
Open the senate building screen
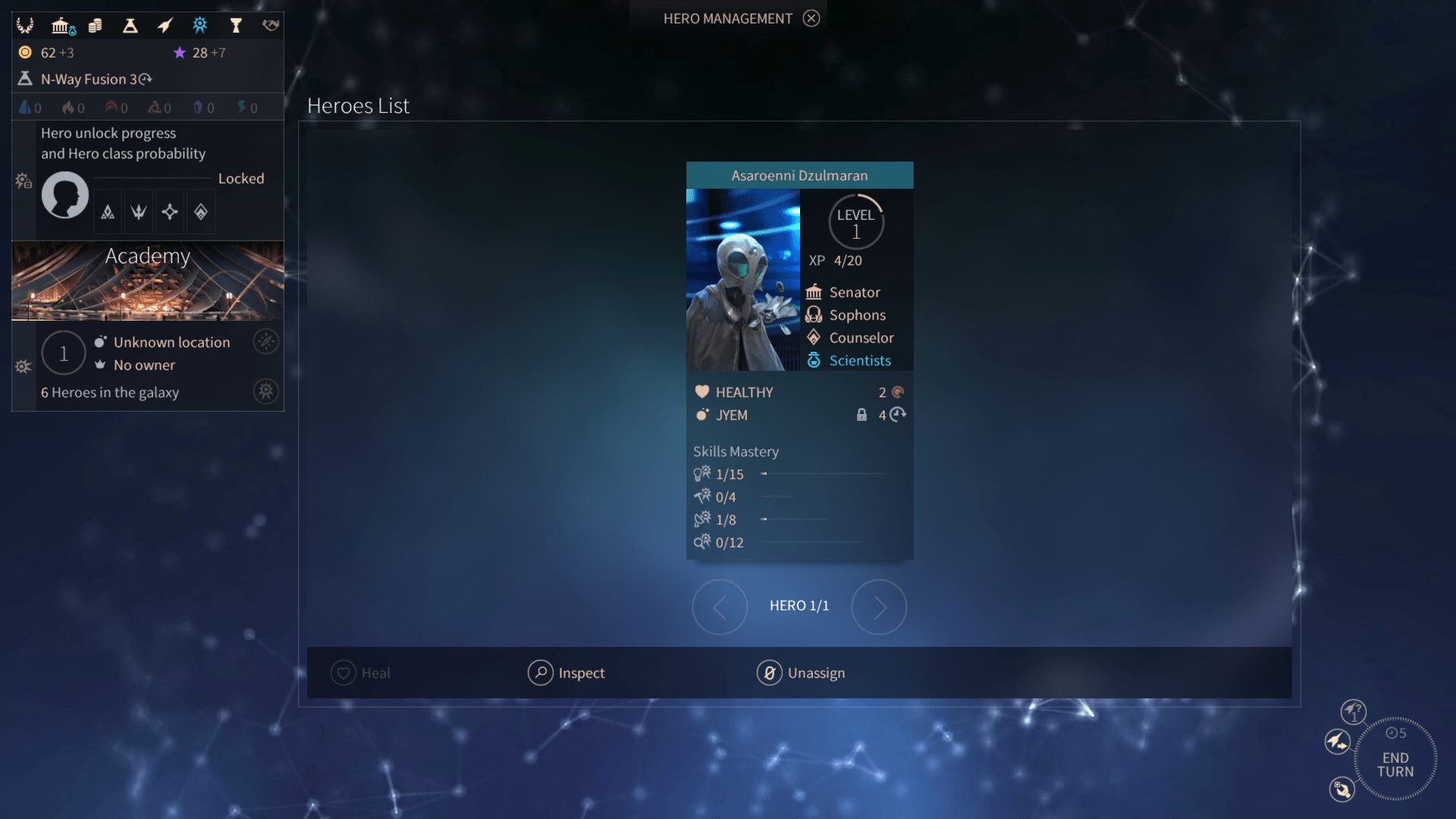pos(62,27)
